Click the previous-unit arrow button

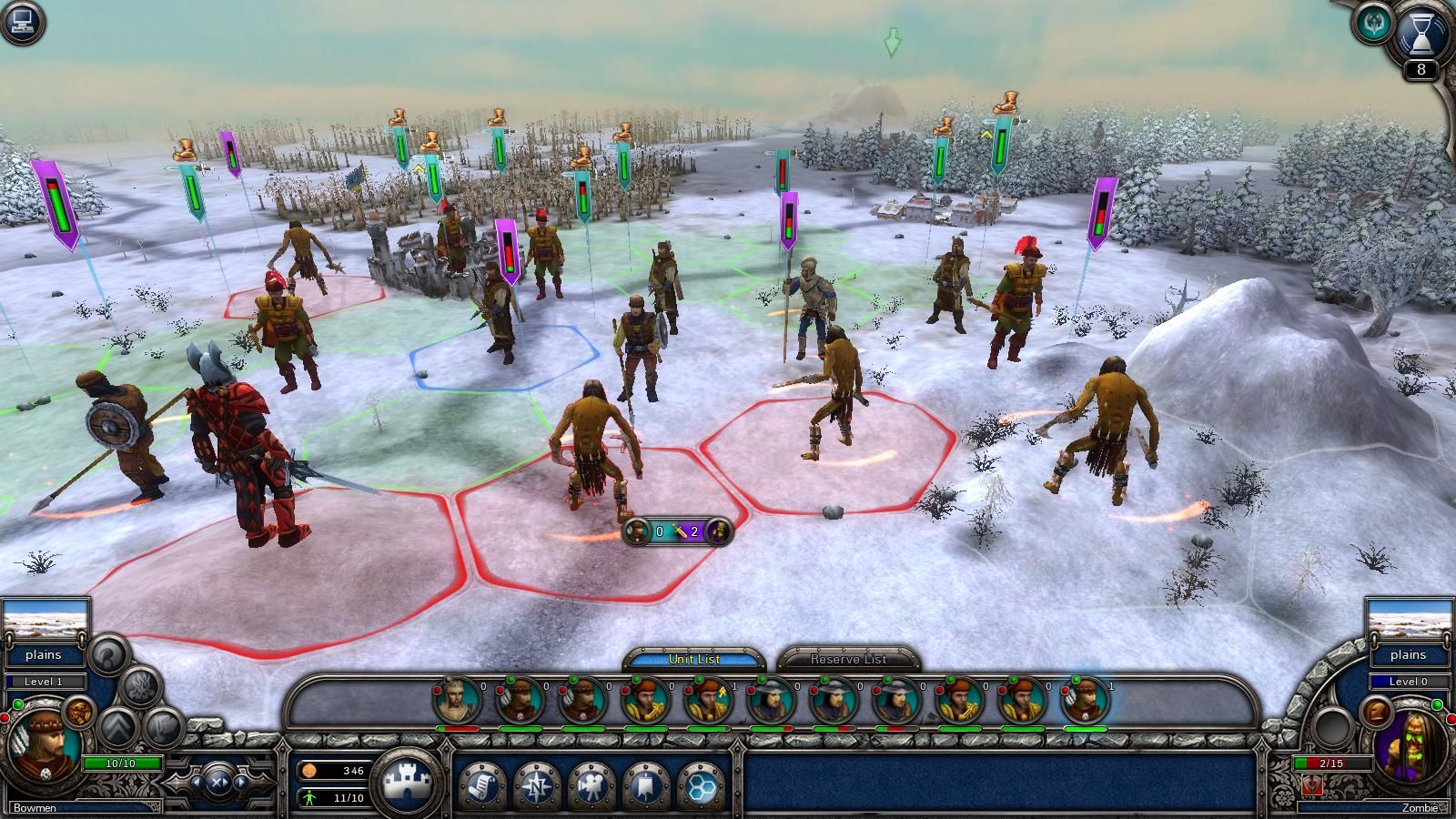pos(198,783)
